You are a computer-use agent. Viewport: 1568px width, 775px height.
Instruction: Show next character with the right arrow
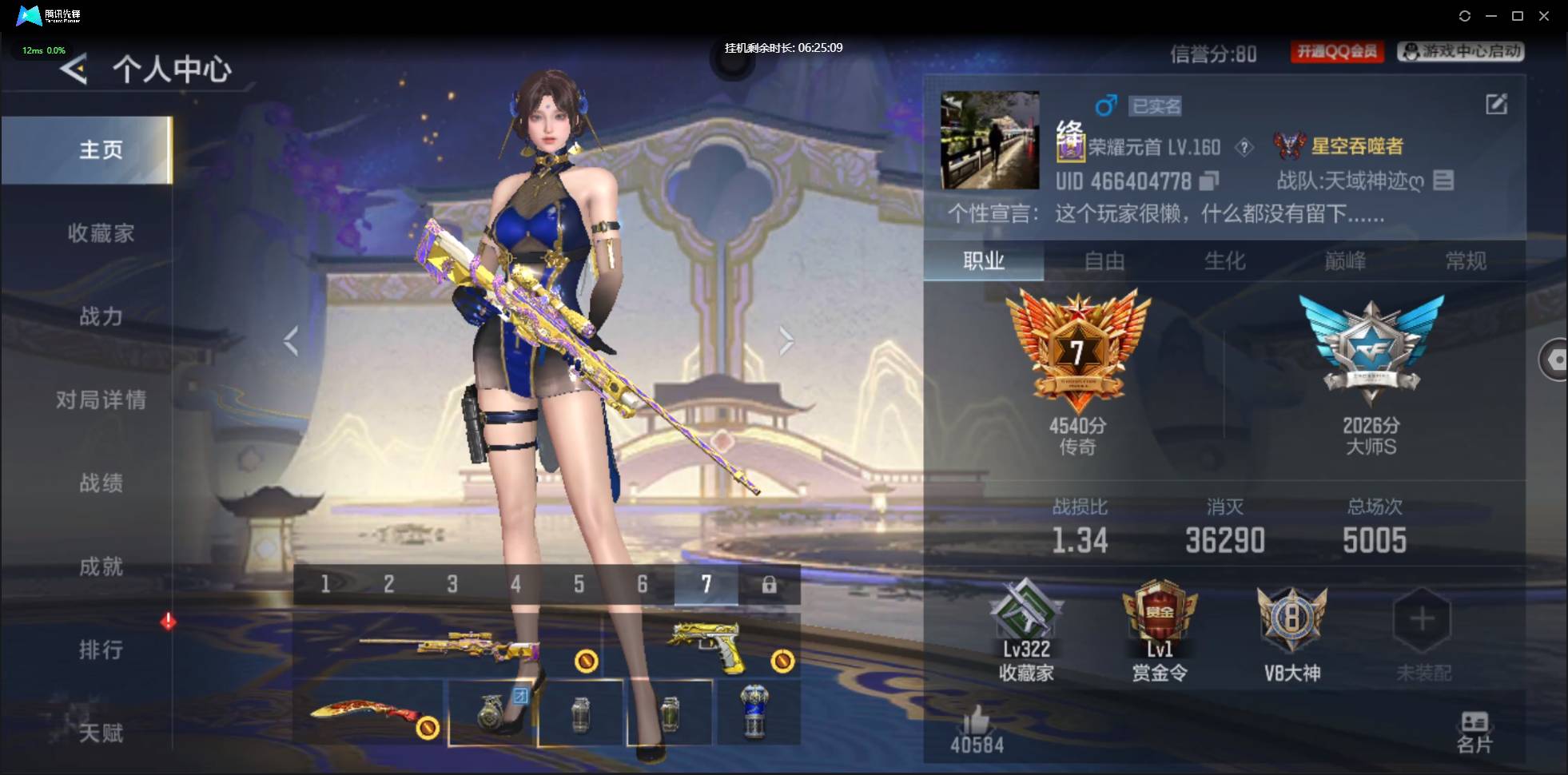787,340
